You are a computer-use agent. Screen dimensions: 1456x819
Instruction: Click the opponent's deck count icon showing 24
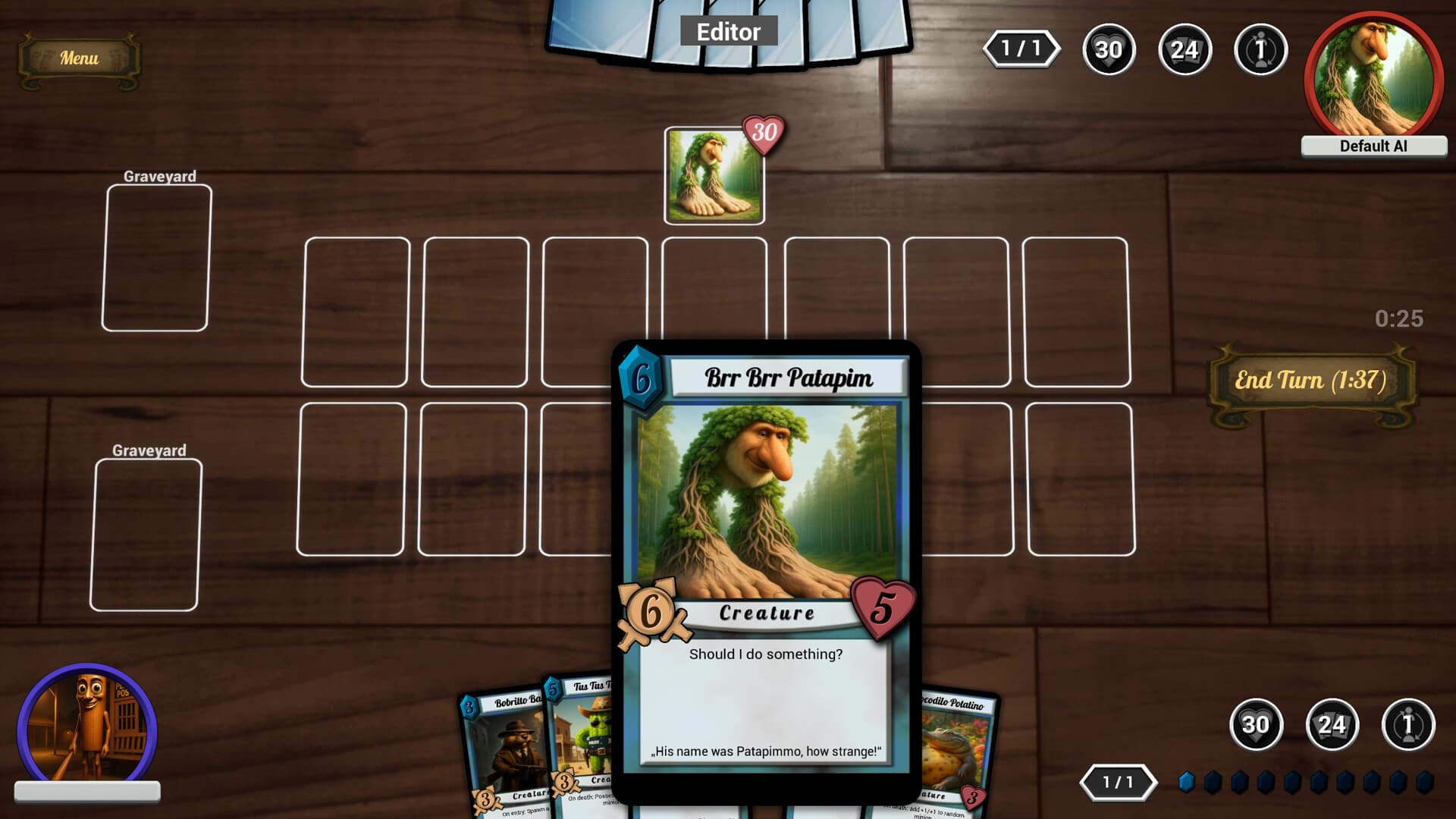point(1185,50)
